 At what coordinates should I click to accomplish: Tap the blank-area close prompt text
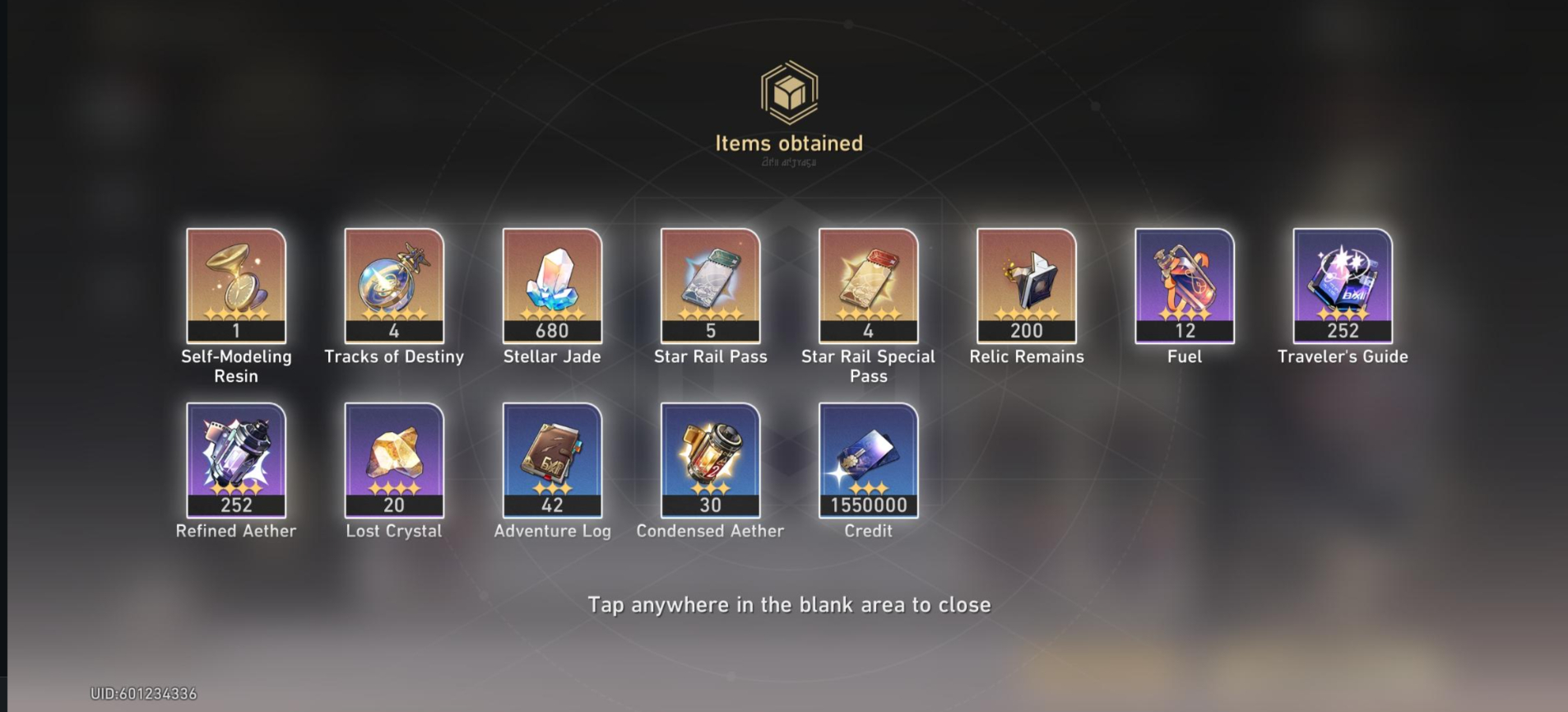tap(789, 605)
